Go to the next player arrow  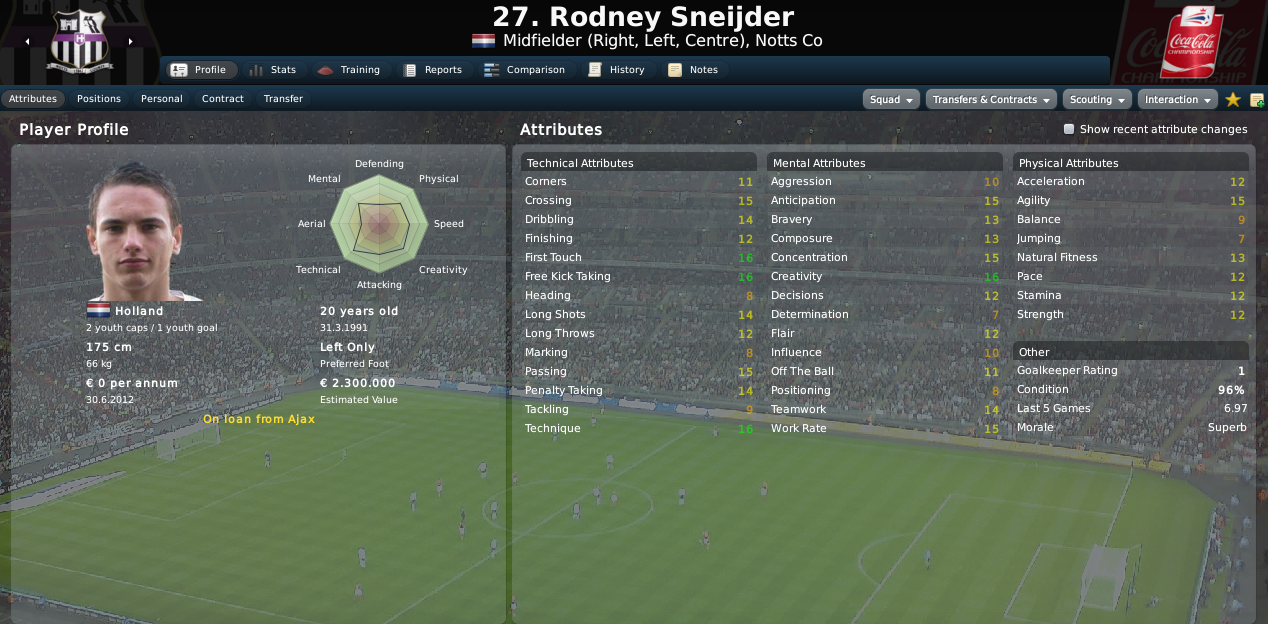(x=130, y=42)
